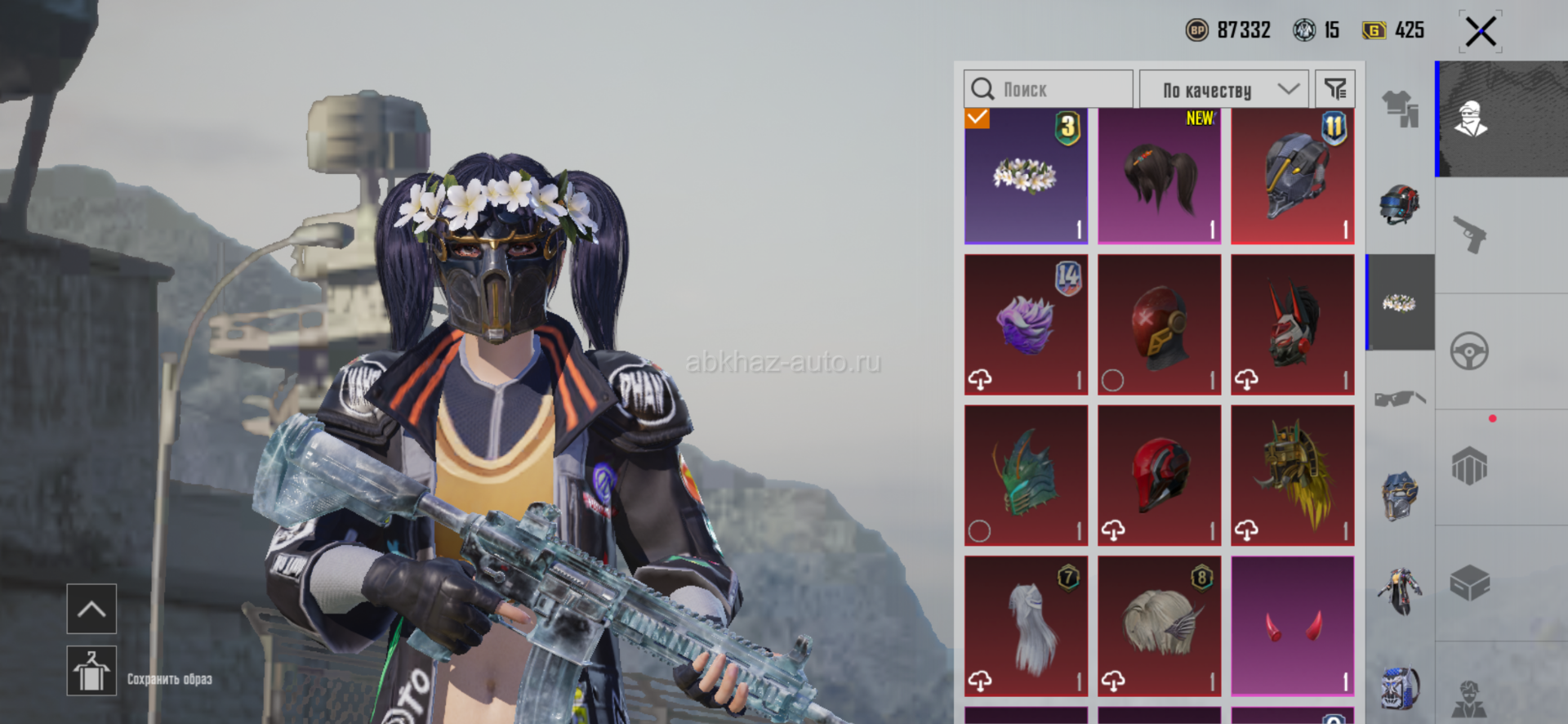This screenshot has width=1568, height=724.
Task: Click the Поиск search field
Action: [x=1049, y=89]
